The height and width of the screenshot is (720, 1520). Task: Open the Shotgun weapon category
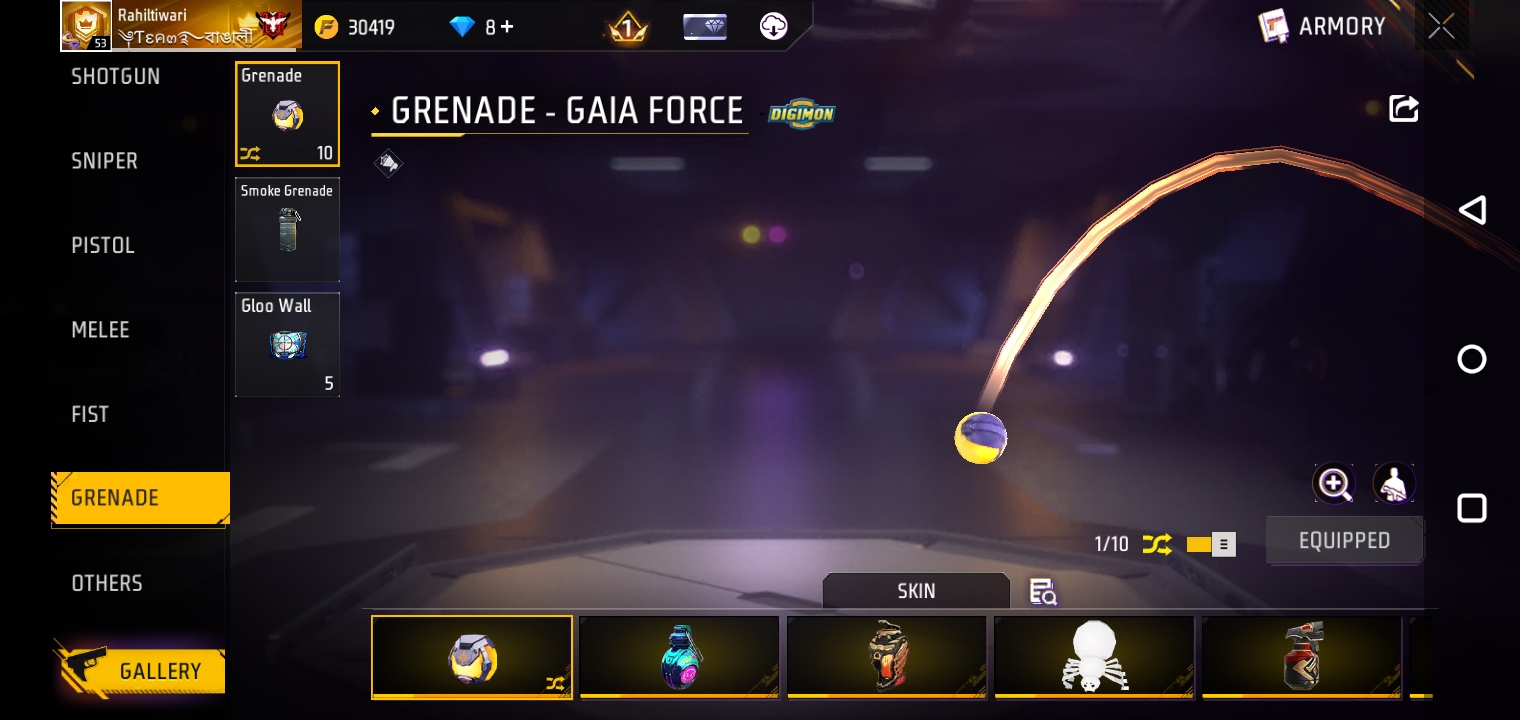click(x=115, y=77)
